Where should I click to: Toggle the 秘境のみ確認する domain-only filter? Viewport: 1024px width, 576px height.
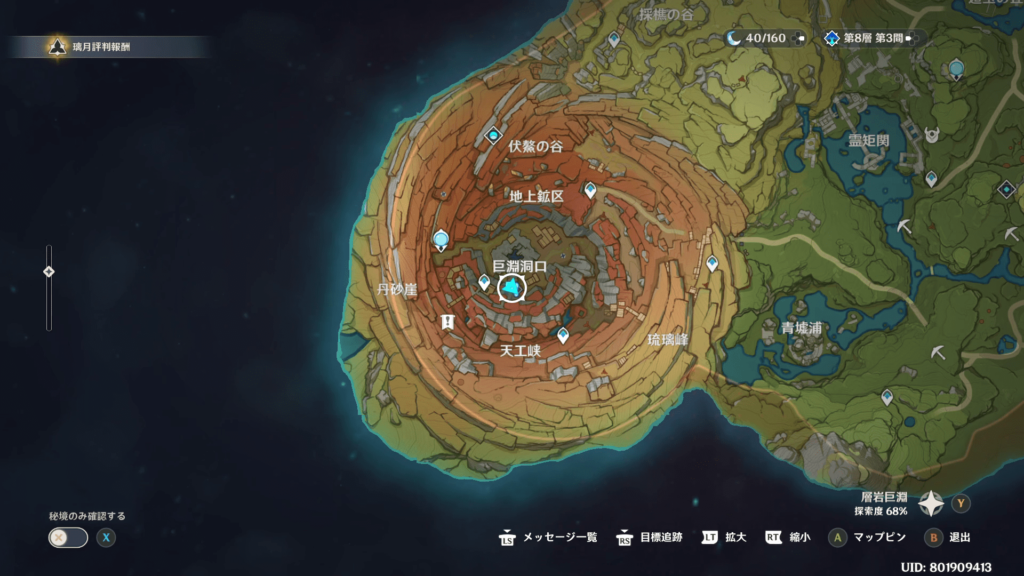(x=68, y=537)
